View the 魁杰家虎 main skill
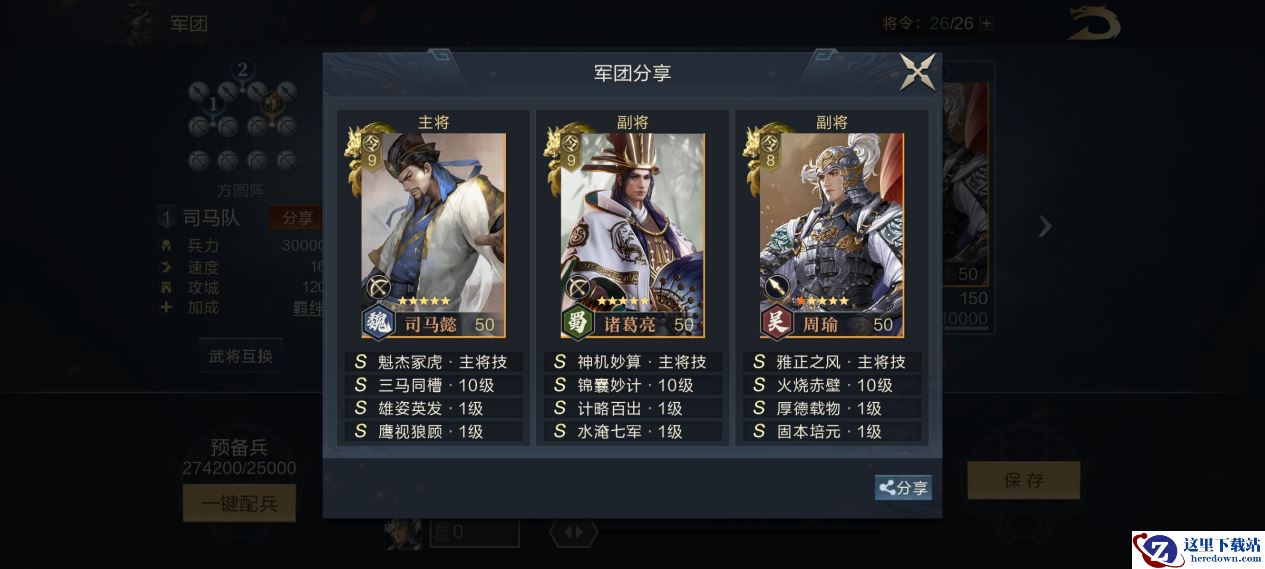The image size is (1265, 569). coord(433,362)
